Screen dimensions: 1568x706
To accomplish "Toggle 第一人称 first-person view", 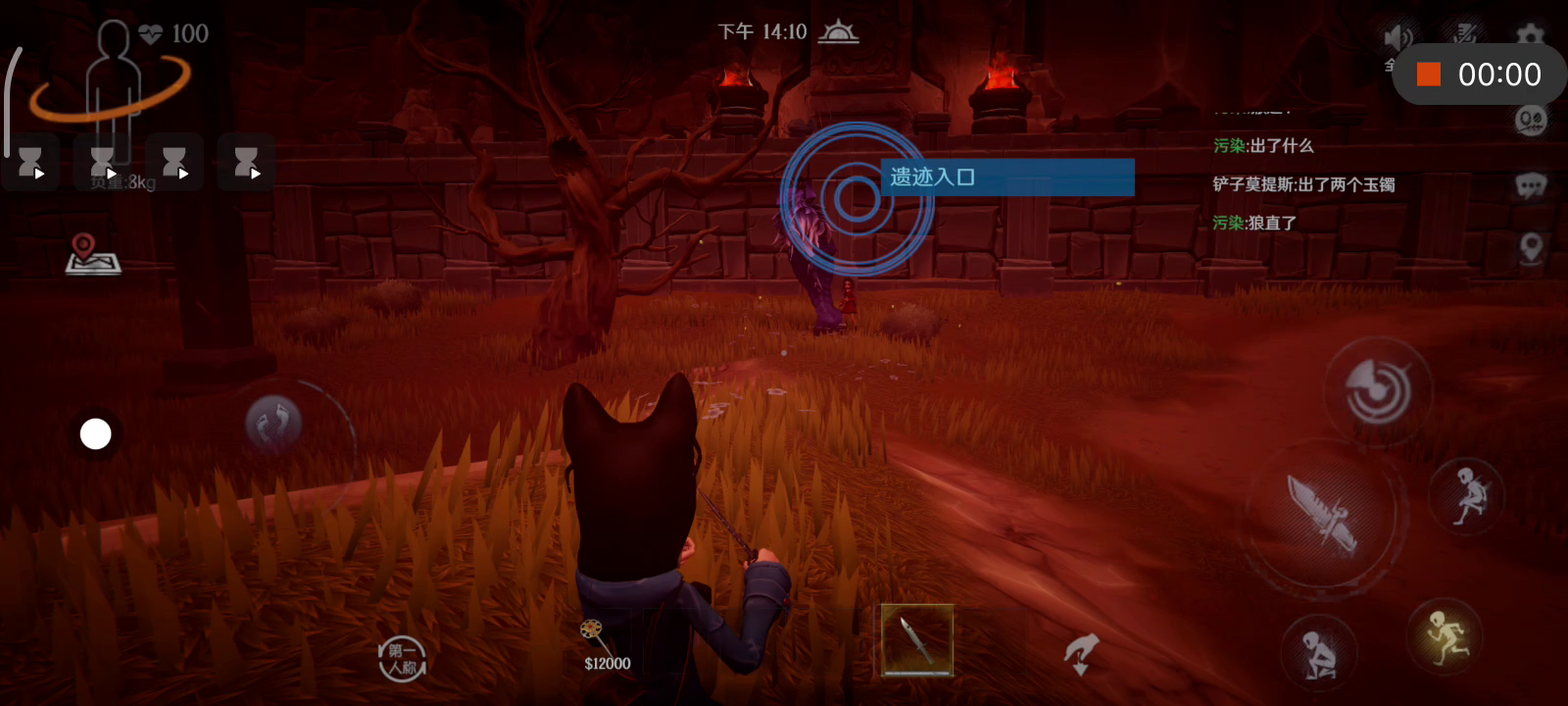I will point(402,658).
